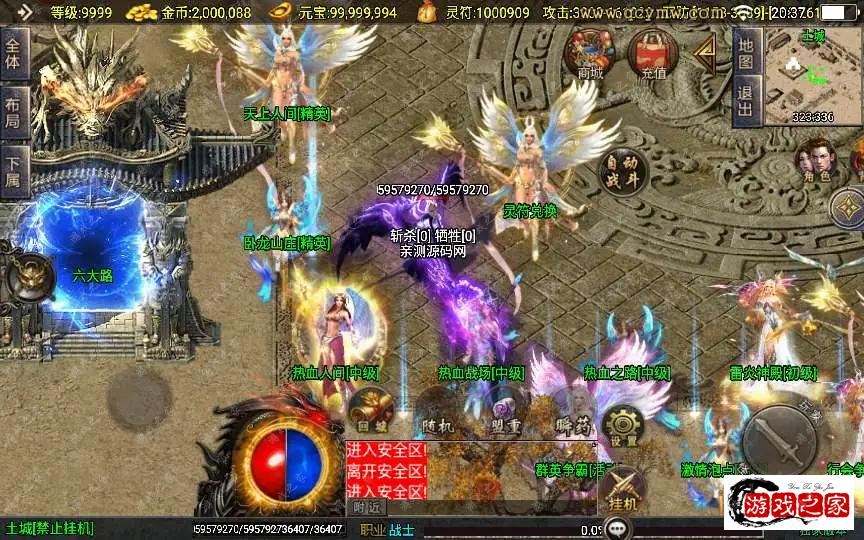Open the 商城 shop icon
The image size is (864, 540).
[588, 53]
